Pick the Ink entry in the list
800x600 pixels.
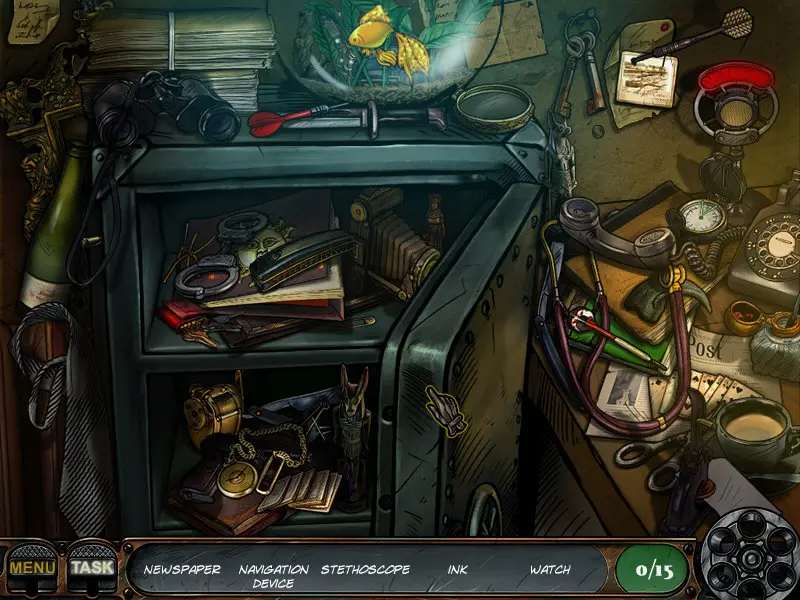[458, 569]
